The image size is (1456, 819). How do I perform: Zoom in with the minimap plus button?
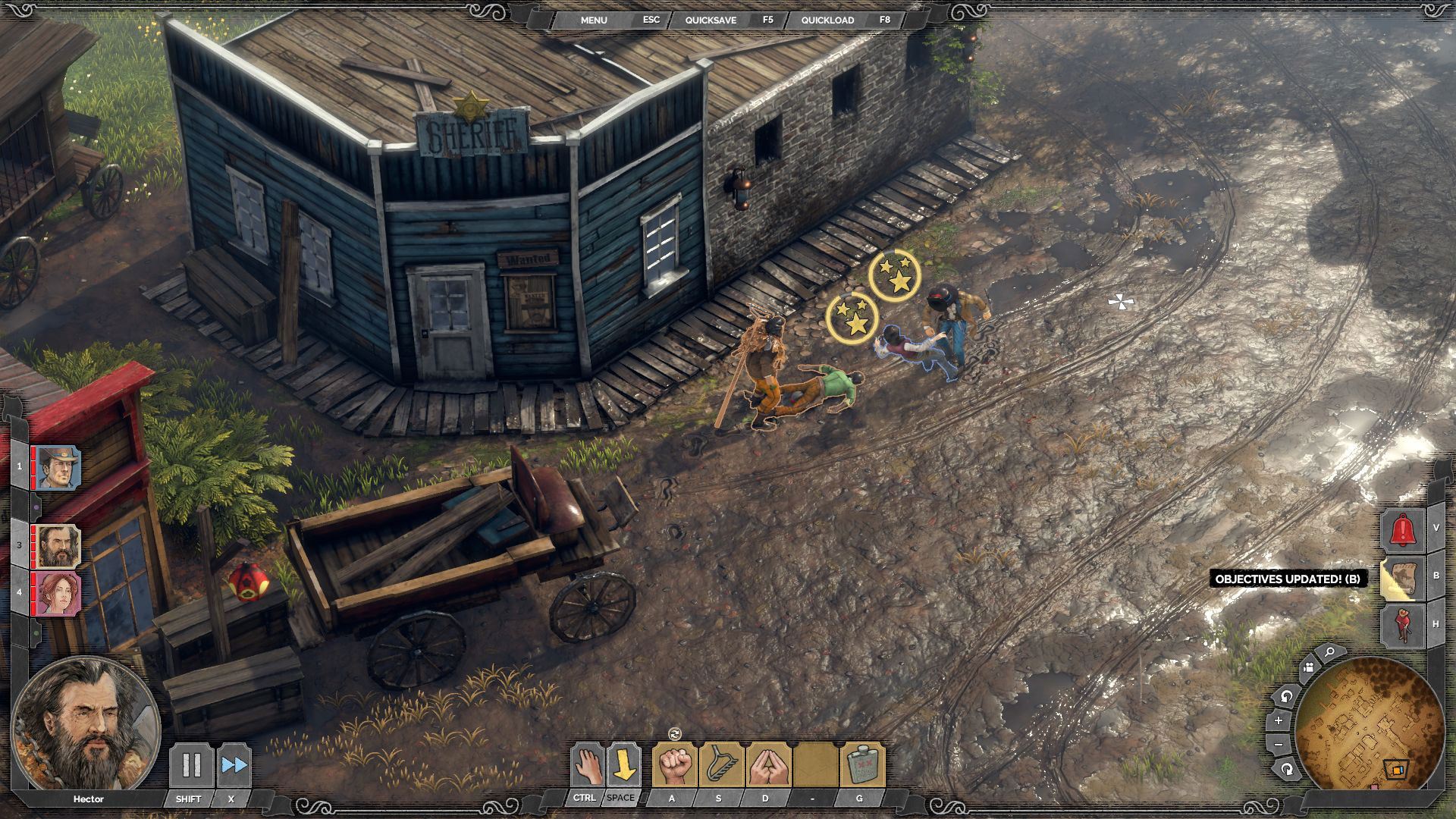pos(1279,720)
